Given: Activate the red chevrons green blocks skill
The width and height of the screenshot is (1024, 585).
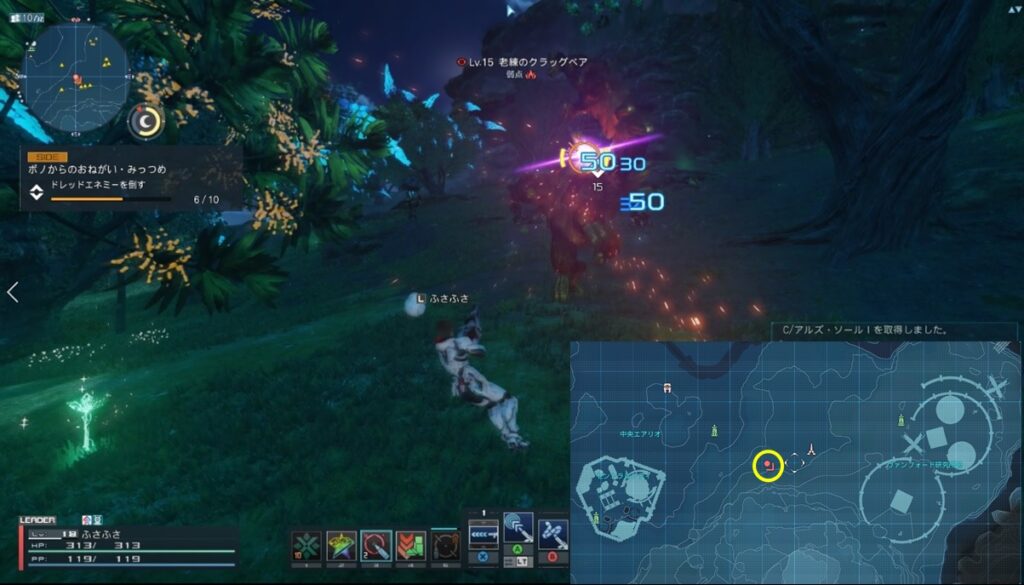Looking at the screenshot, I should [411, 547].
